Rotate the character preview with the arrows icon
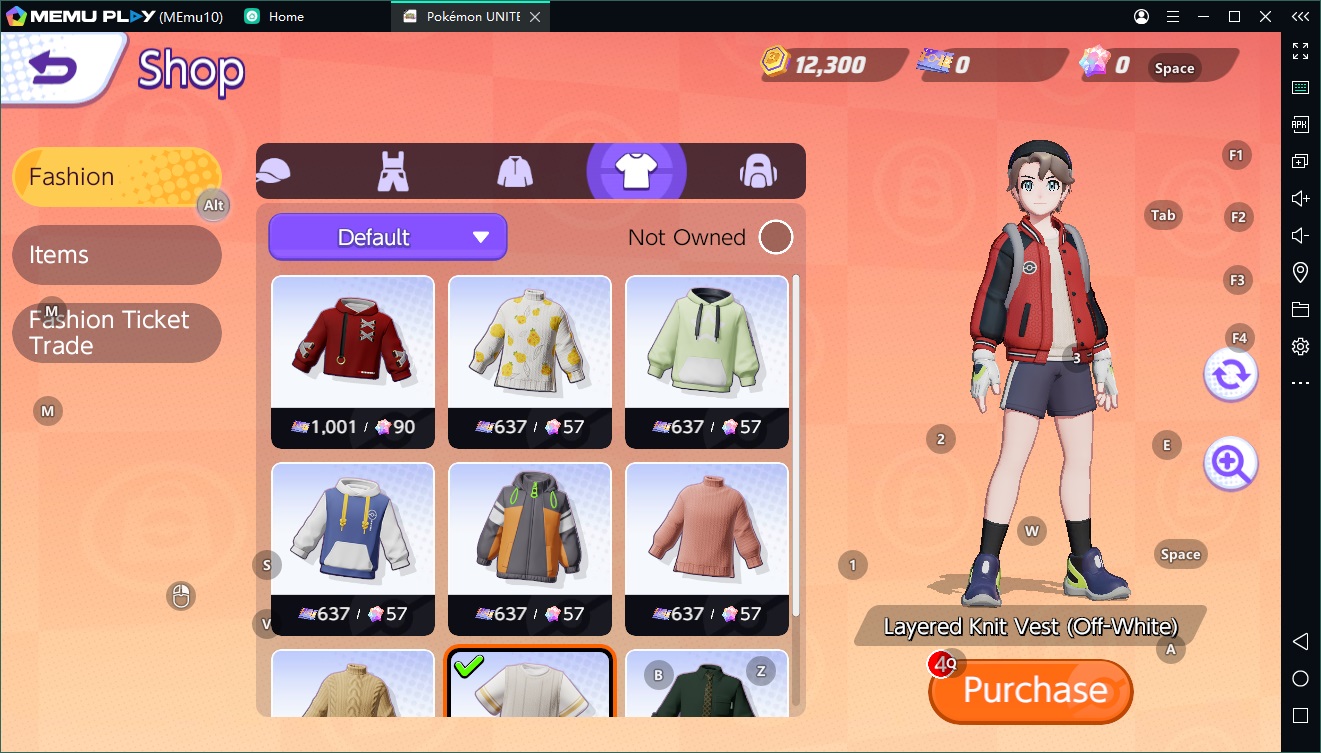Screen dimensions: 1321x753 coord(1230,375)
